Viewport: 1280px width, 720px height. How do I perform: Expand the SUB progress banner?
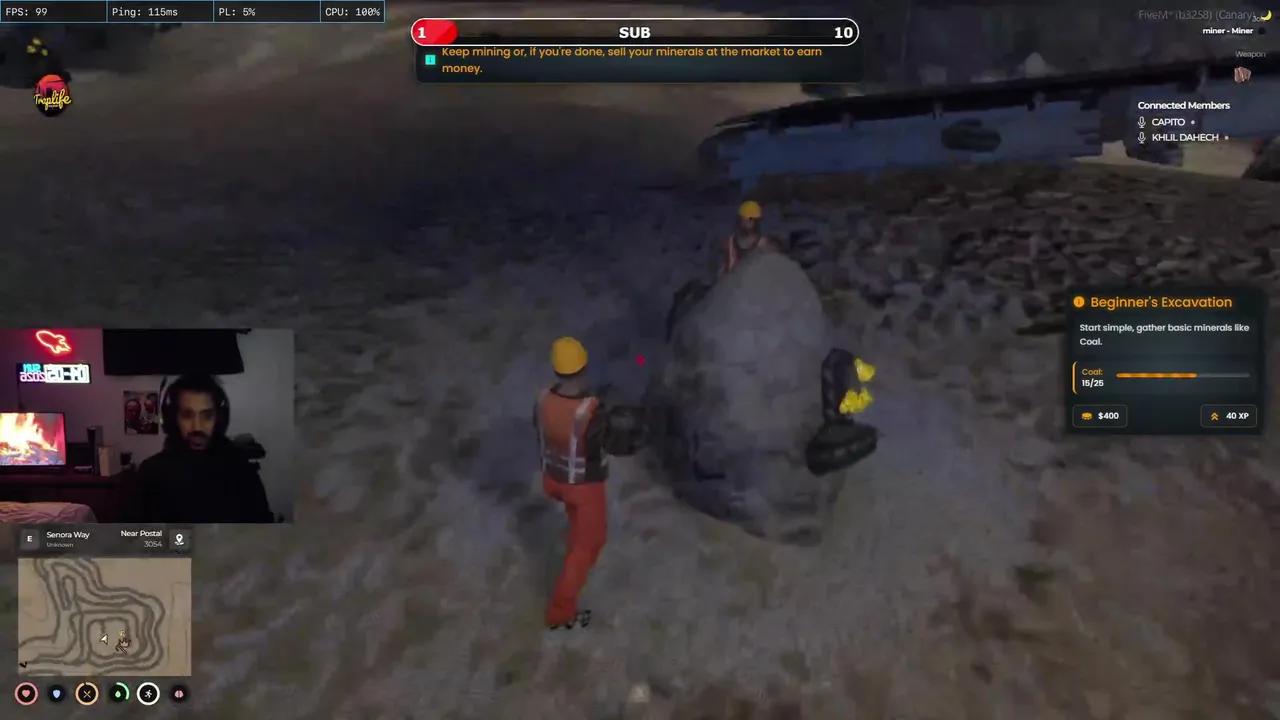click(x=634, y=32)
